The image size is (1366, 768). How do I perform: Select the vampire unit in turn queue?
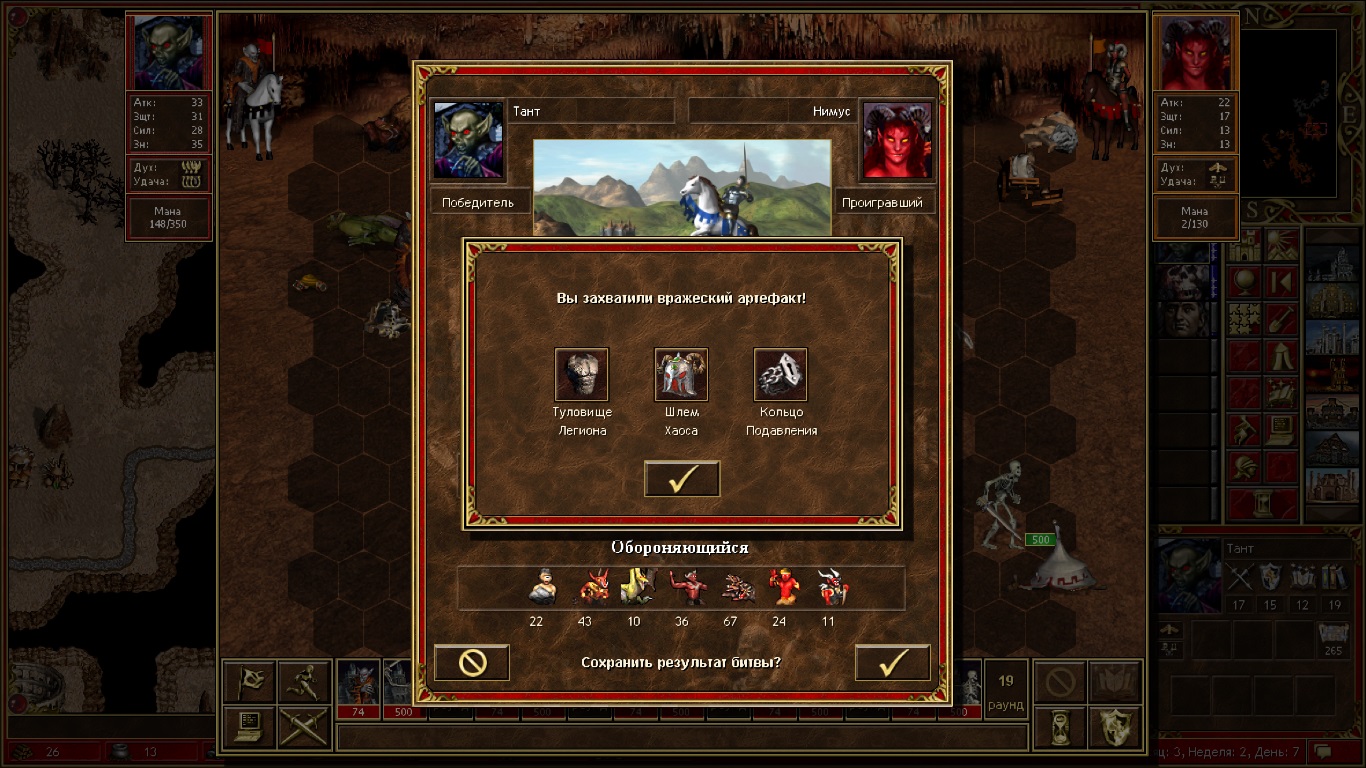(x=358, y=683)
